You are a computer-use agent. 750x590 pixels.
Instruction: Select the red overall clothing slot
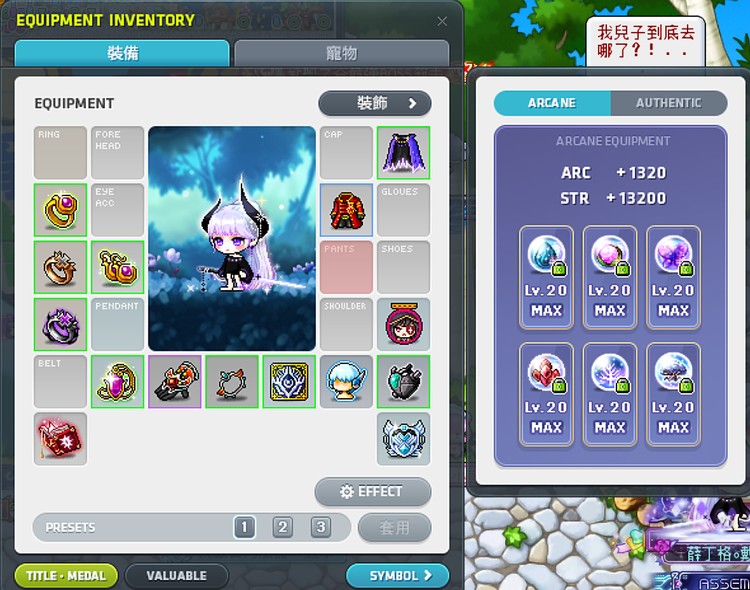tap(346, 210)
